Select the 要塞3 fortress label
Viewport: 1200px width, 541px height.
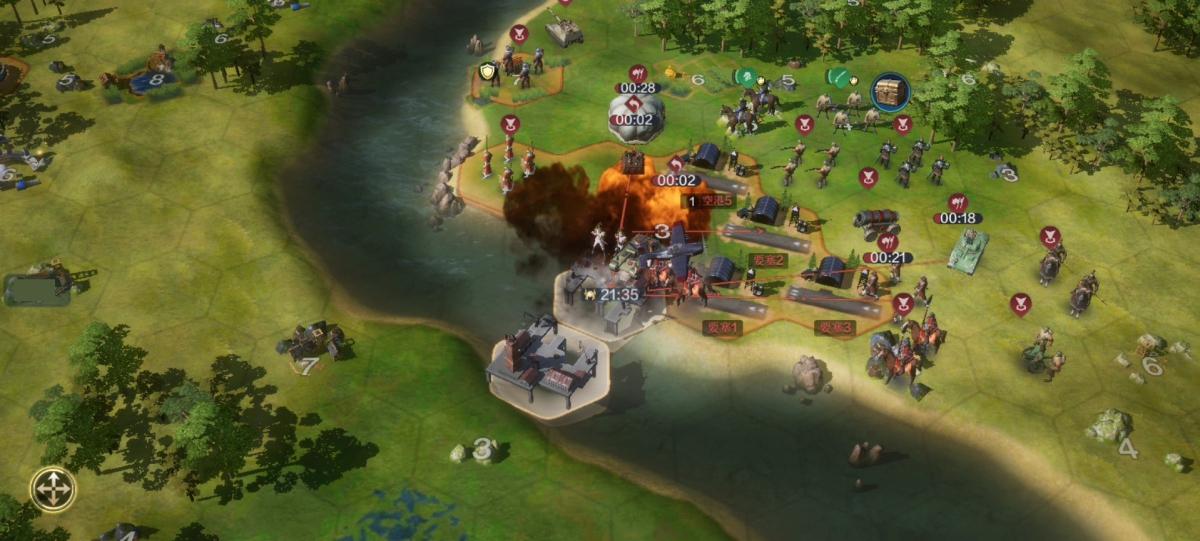point(834,327)
